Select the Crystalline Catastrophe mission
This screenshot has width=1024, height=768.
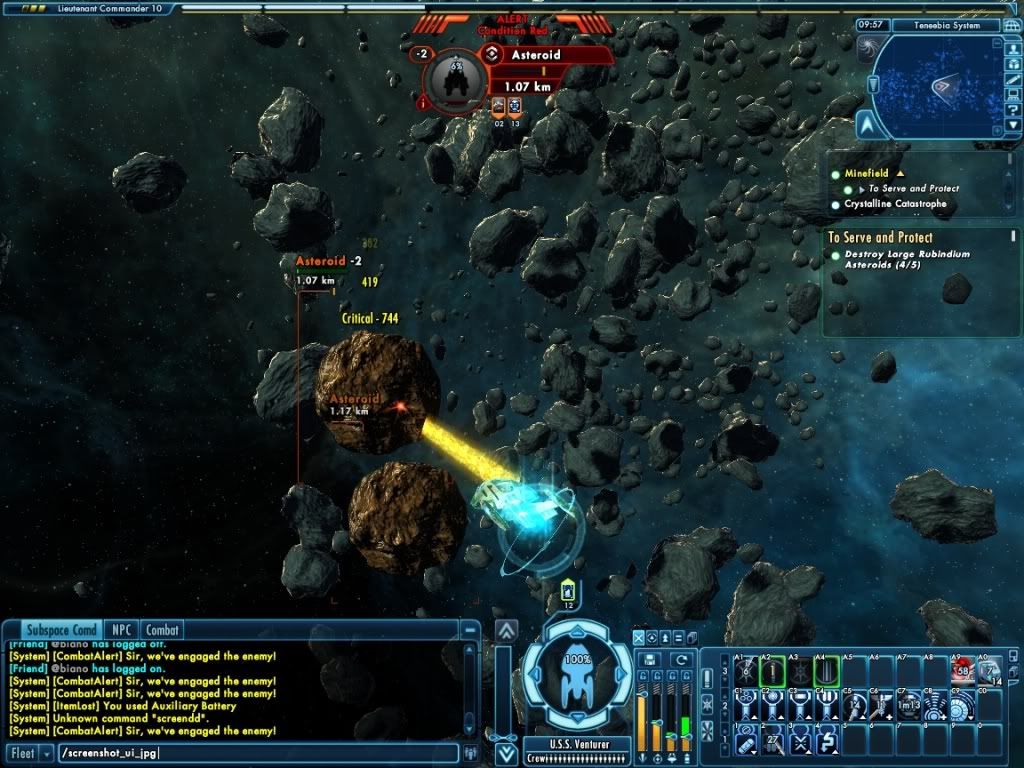tap(895, 204)
